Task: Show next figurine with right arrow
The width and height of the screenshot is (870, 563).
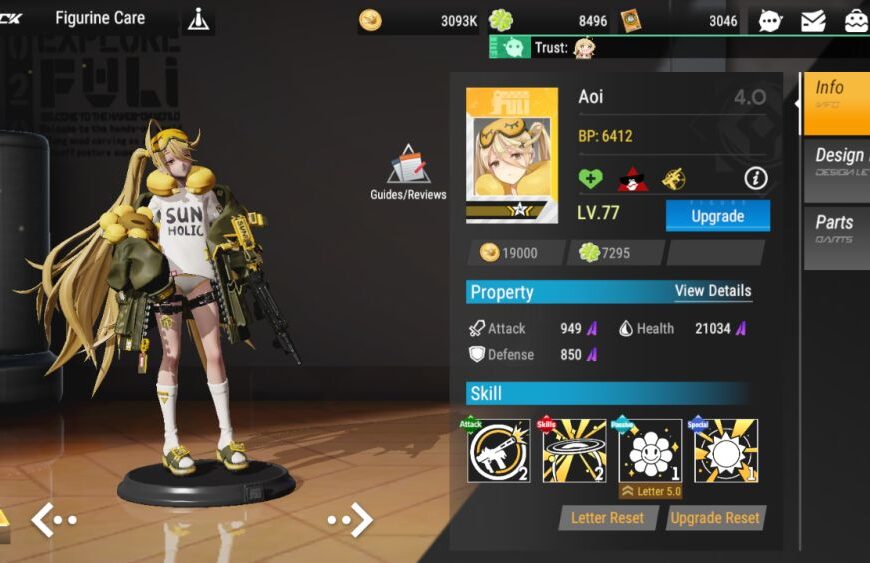Action: pyautogui.click(x=350, y=520)
